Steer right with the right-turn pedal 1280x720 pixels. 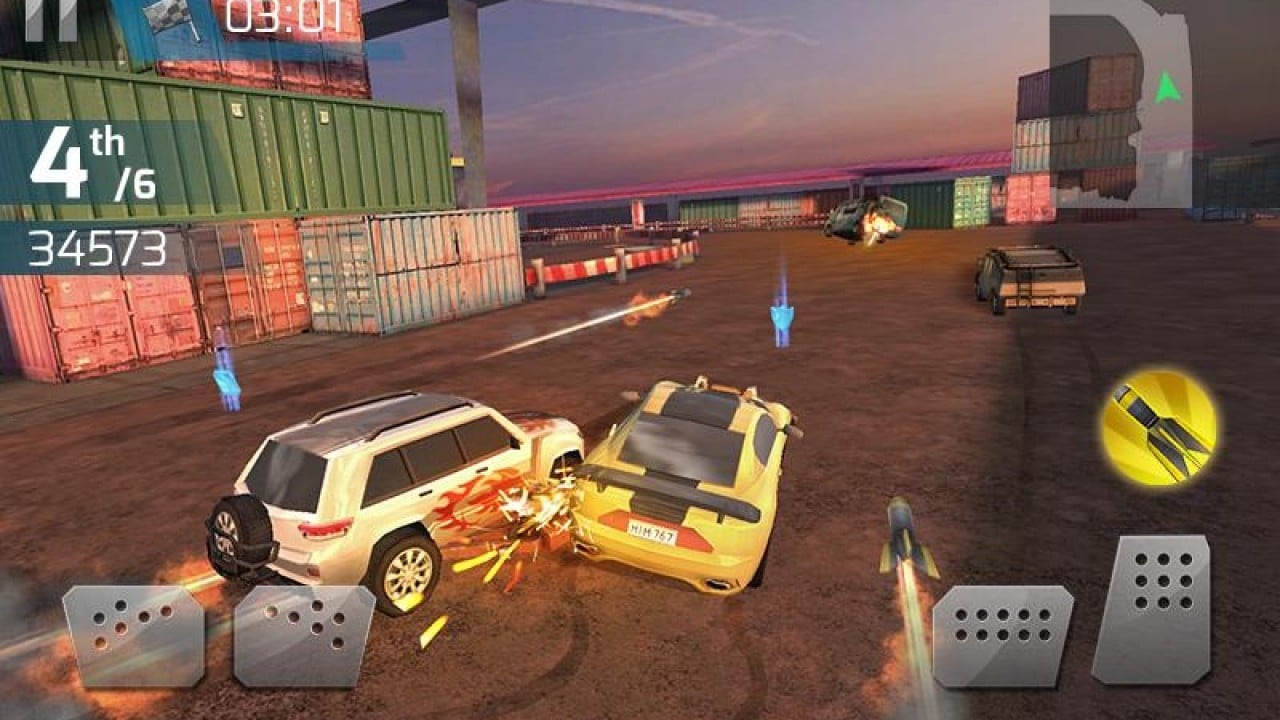[x=303, y=635]
